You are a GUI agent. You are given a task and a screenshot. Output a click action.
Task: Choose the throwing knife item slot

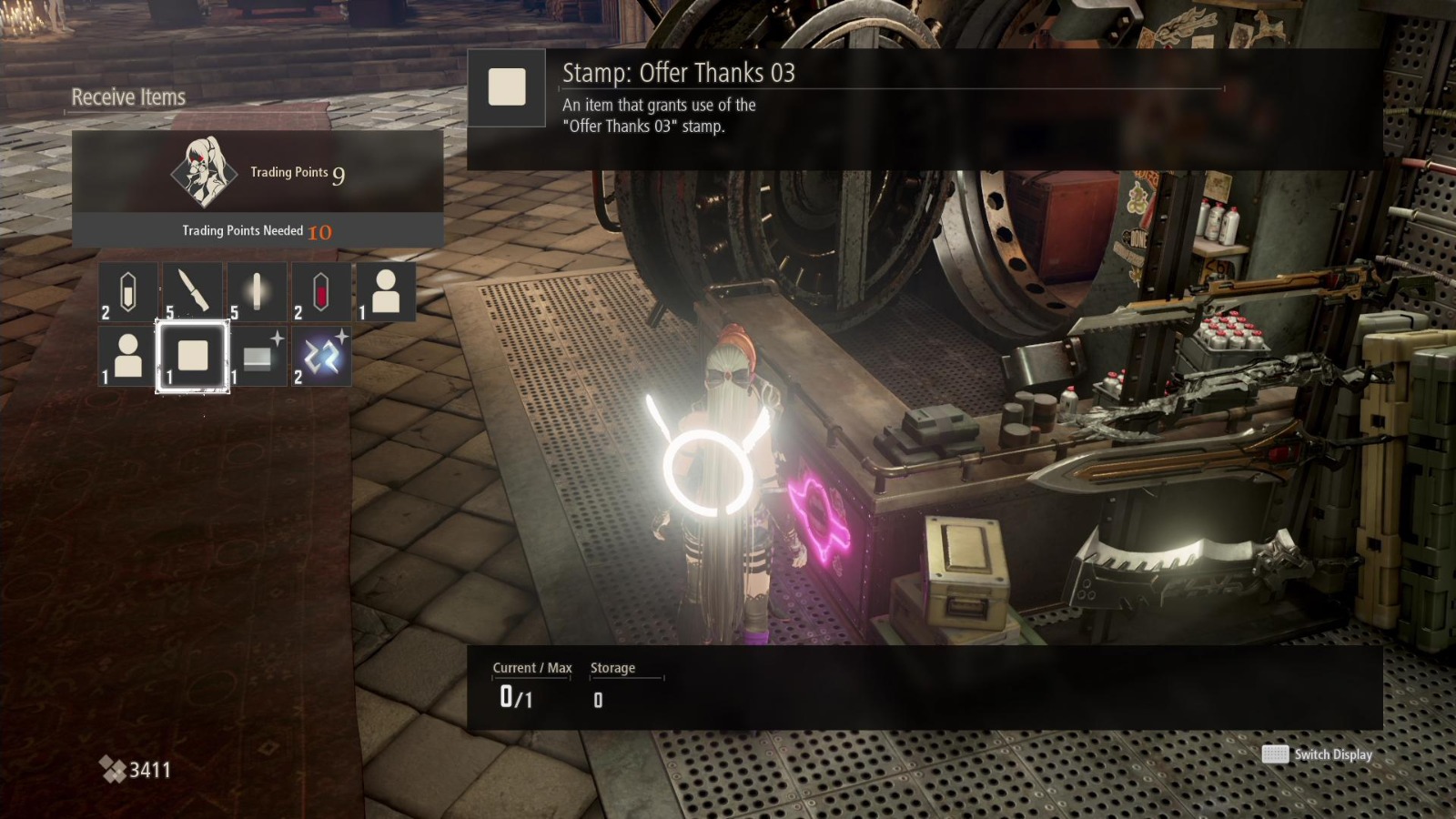click(x=192, y=292)
